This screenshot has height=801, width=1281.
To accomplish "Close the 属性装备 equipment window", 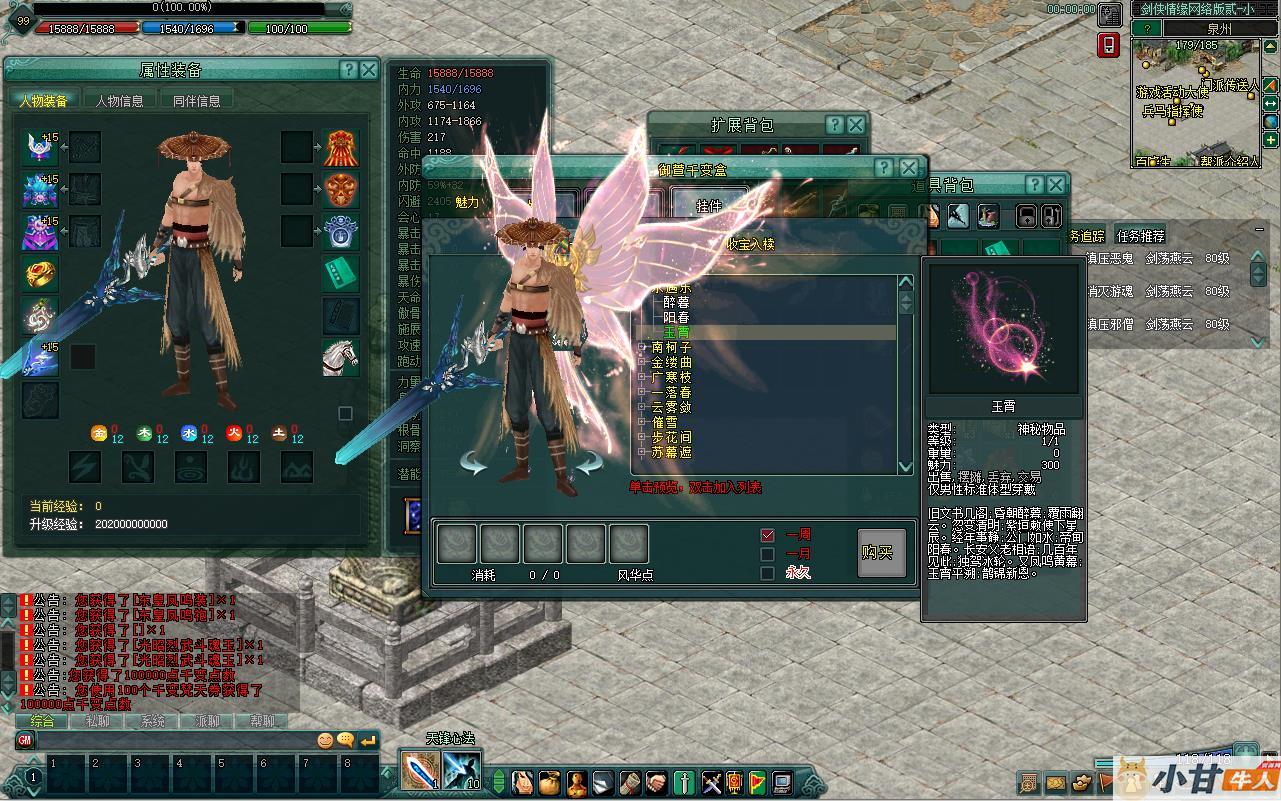I will click(x=369, y=70).
